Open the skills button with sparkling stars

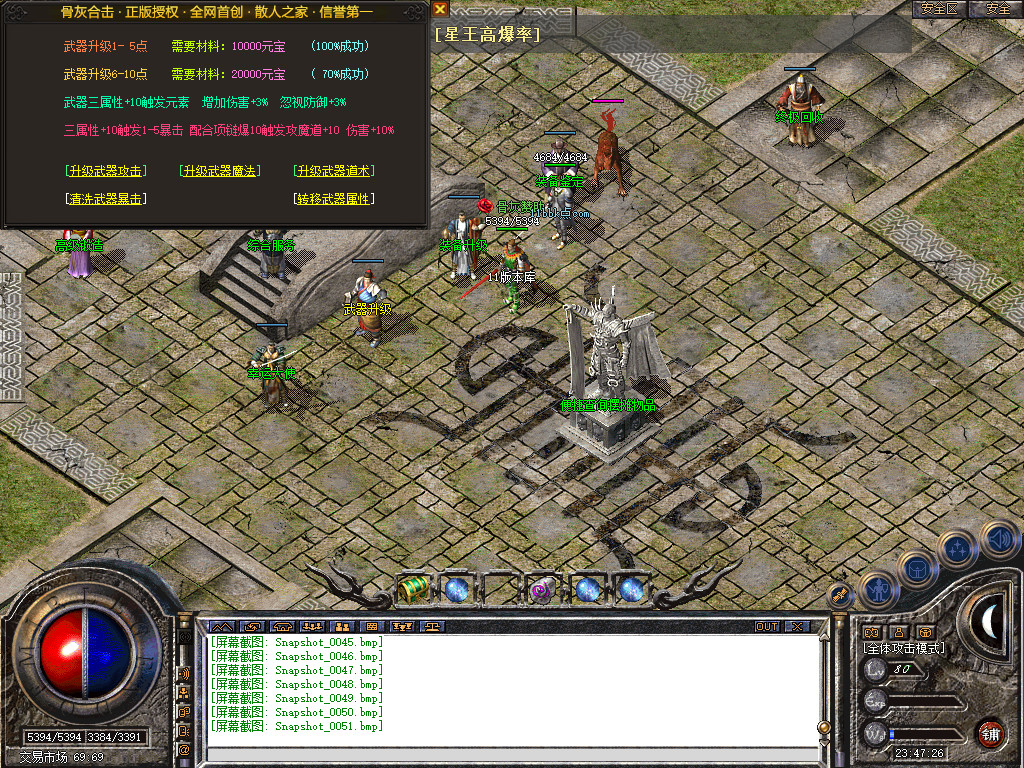click(957, 549)
